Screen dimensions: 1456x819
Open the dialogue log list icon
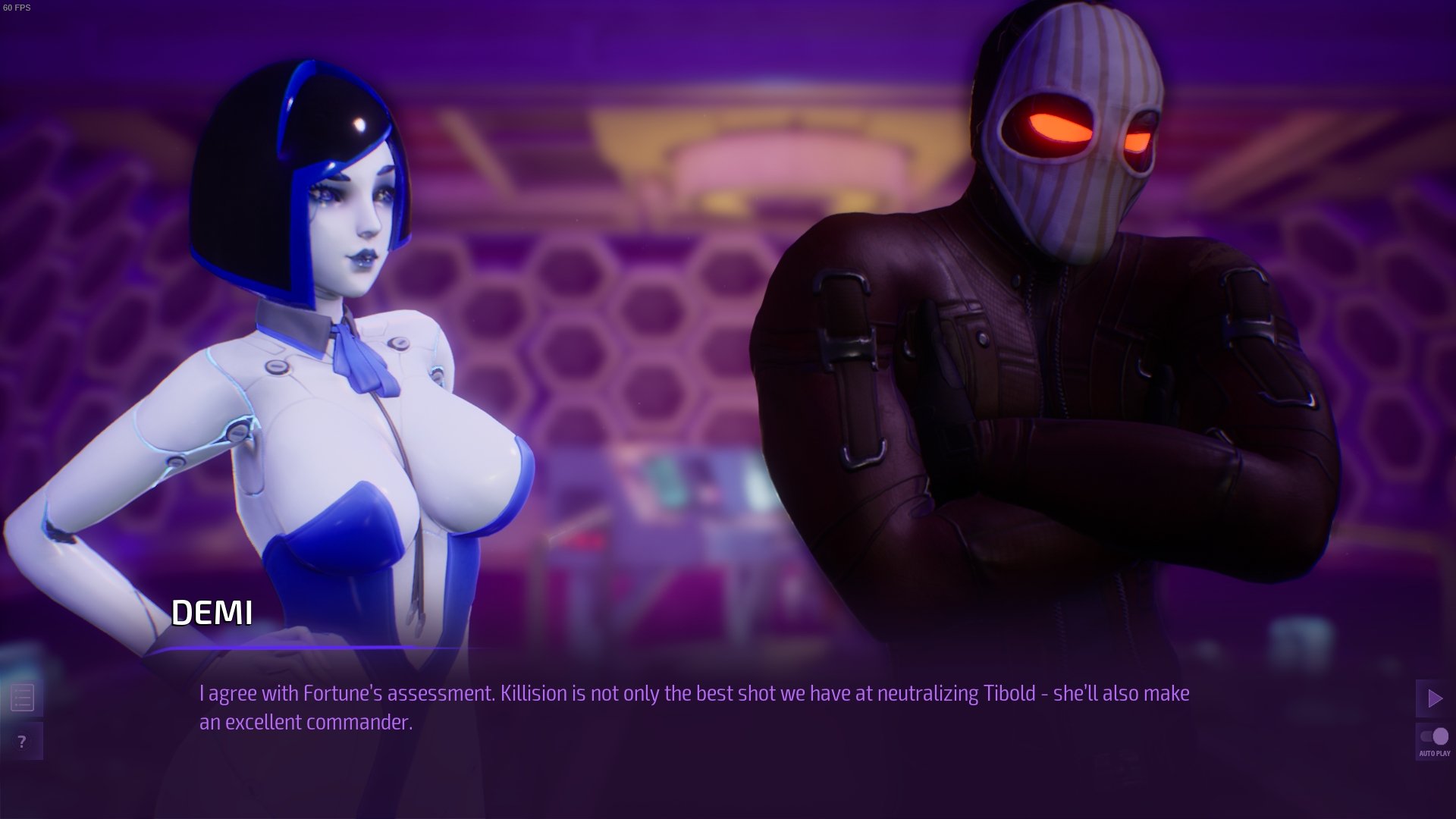point(22,698)
